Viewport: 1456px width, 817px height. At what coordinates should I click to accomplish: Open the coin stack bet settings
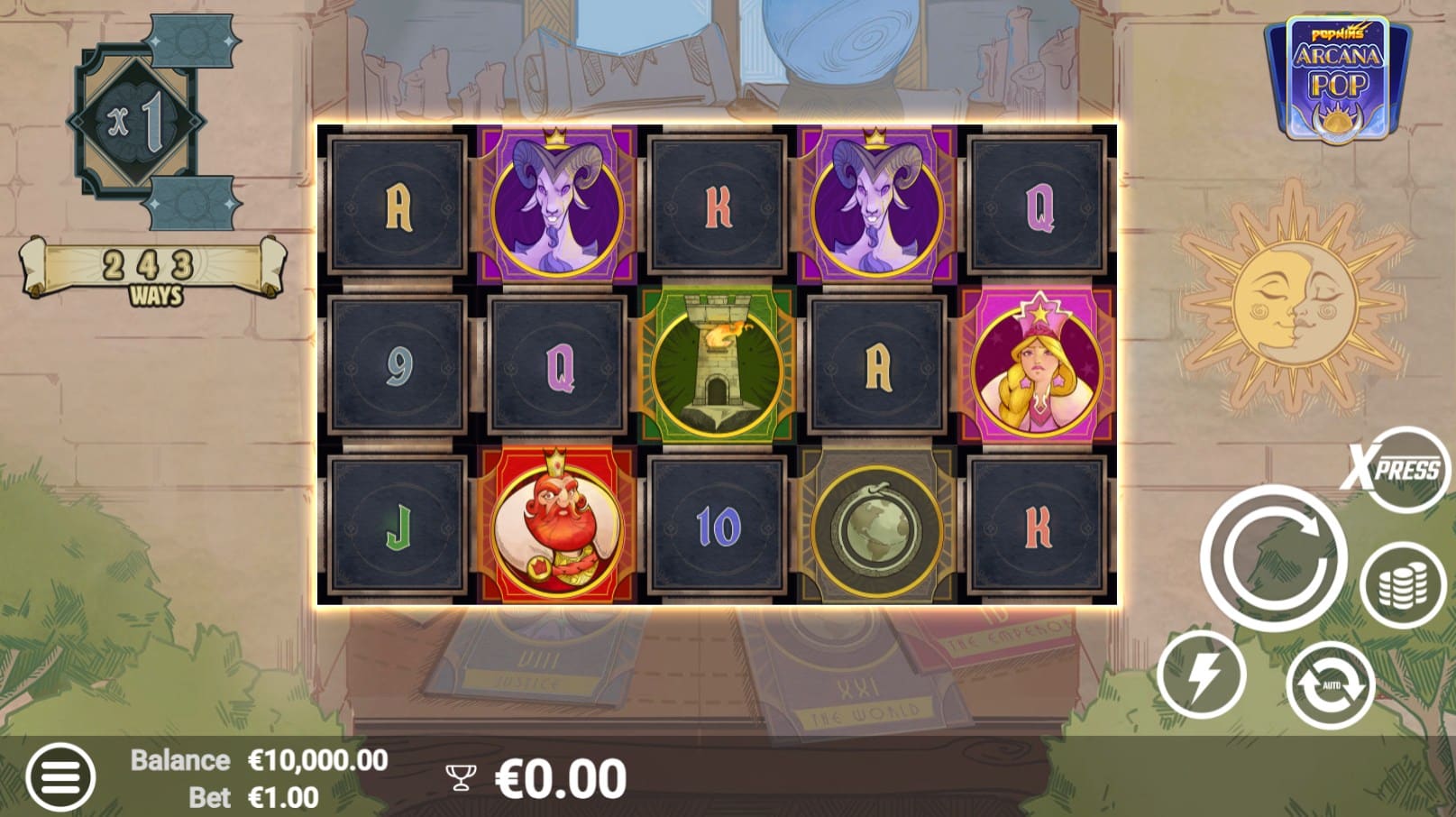coord(1402,585)
